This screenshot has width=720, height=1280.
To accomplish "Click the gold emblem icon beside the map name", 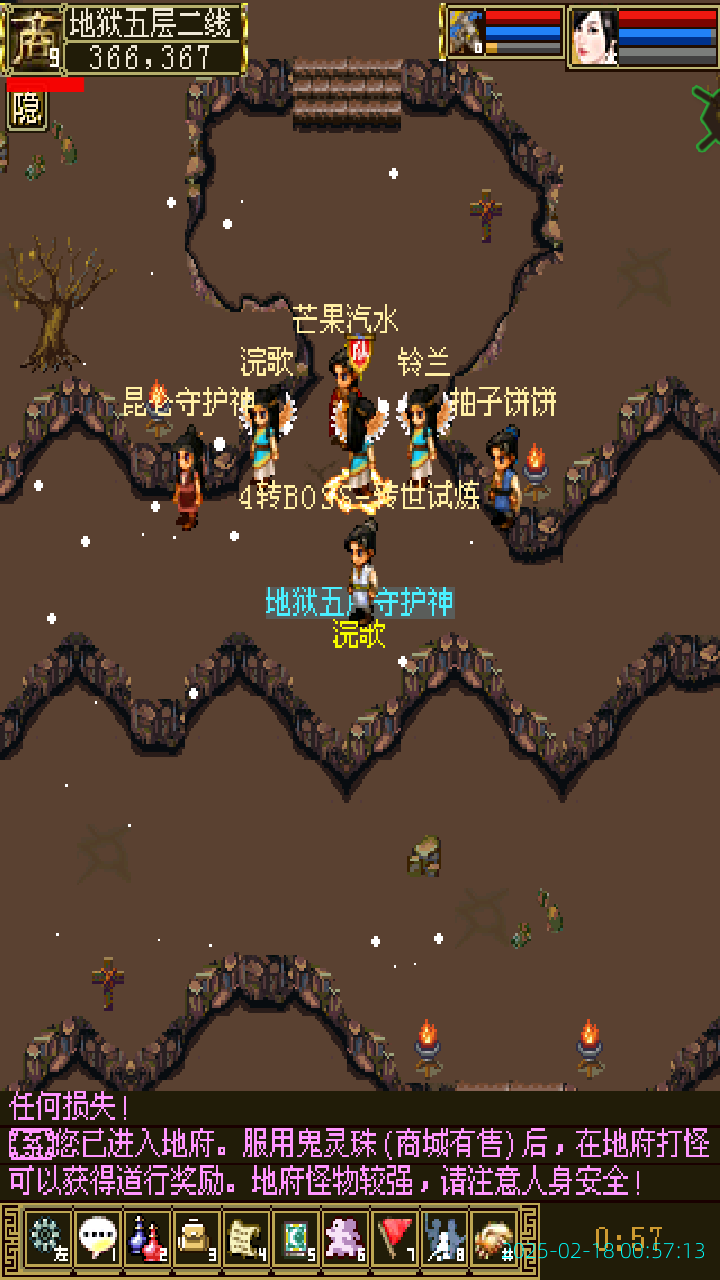I will pos(32,39).
